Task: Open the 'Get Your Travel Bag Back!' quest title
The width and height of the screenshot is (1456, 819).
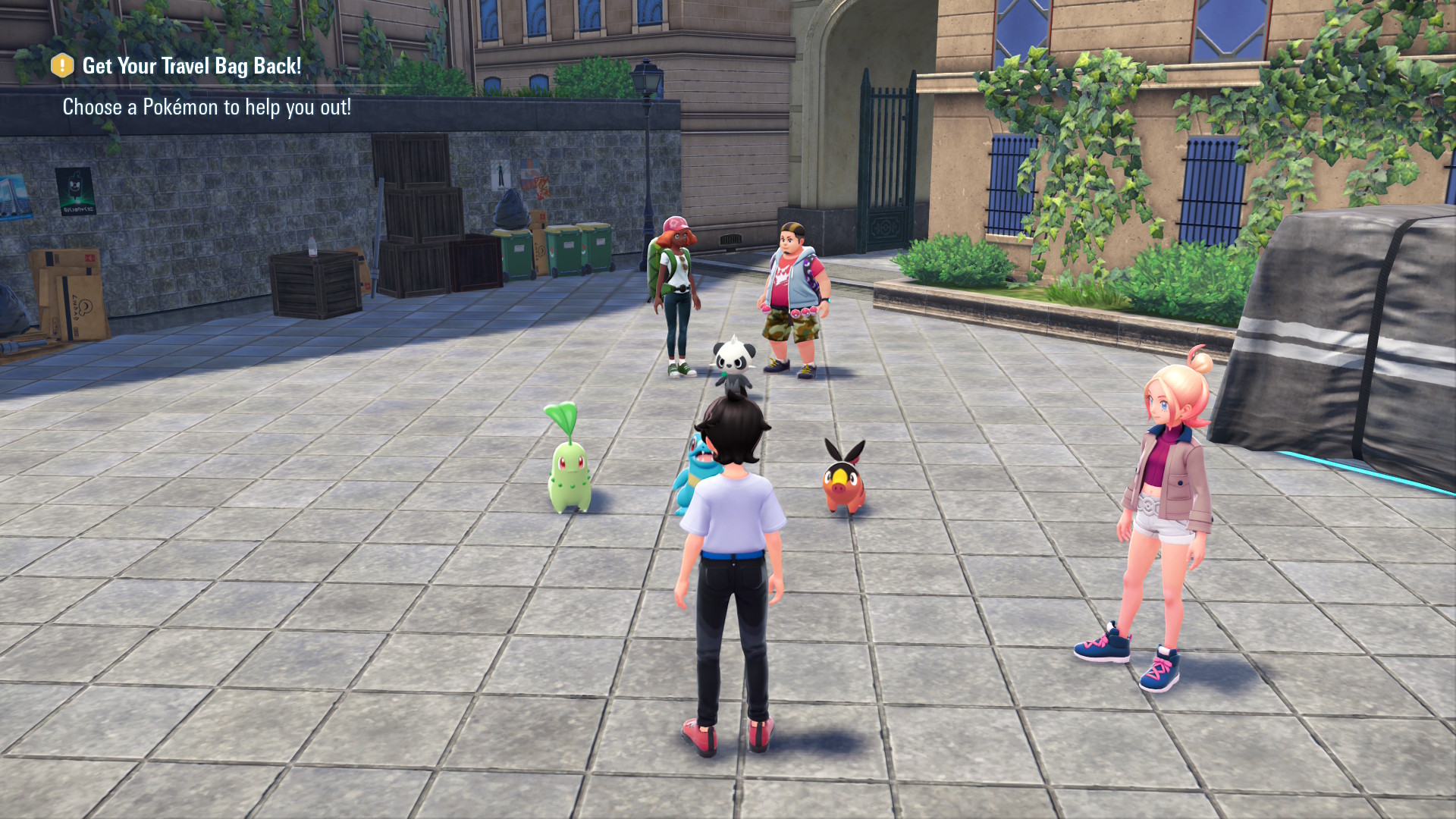Action: pyautogui.click(x=191, y=67)
